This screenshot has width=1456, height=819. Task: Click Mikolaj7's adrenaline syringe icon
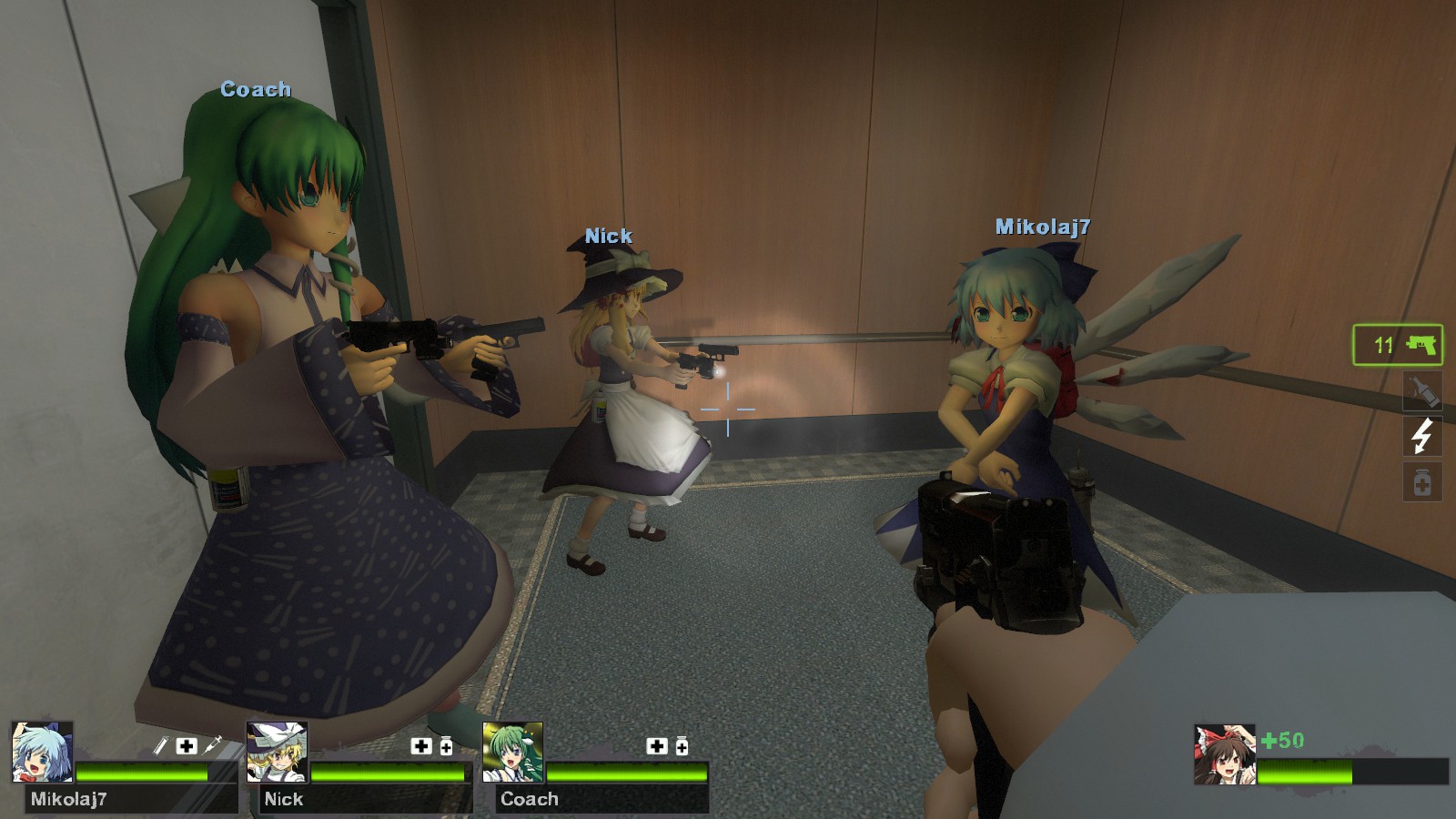coord(213,745)
